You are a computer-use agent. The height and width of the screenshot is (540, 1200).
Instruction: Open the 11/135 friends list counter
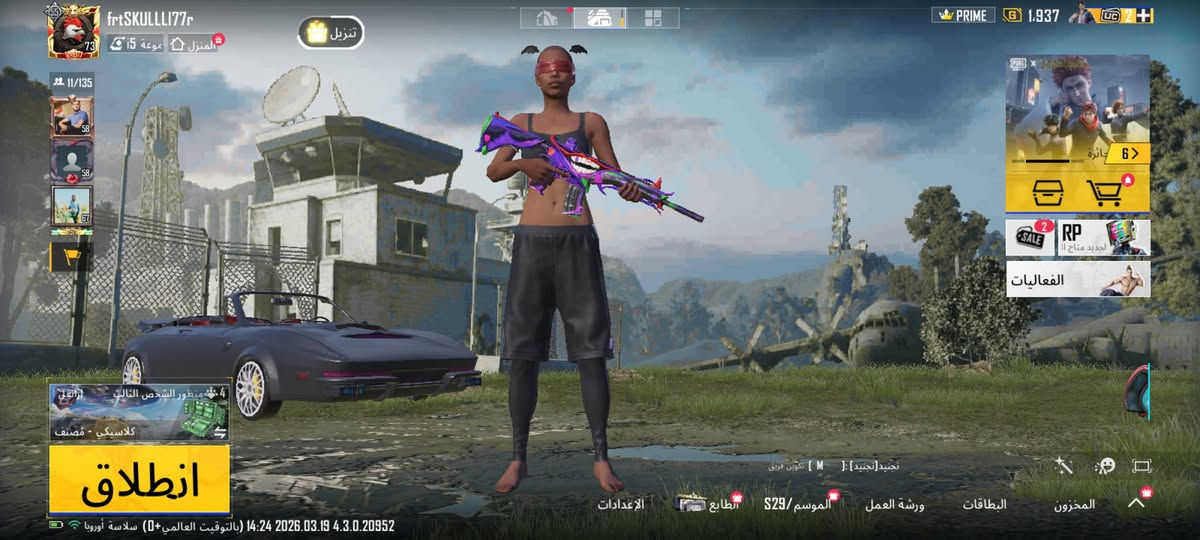pos(71,82)
